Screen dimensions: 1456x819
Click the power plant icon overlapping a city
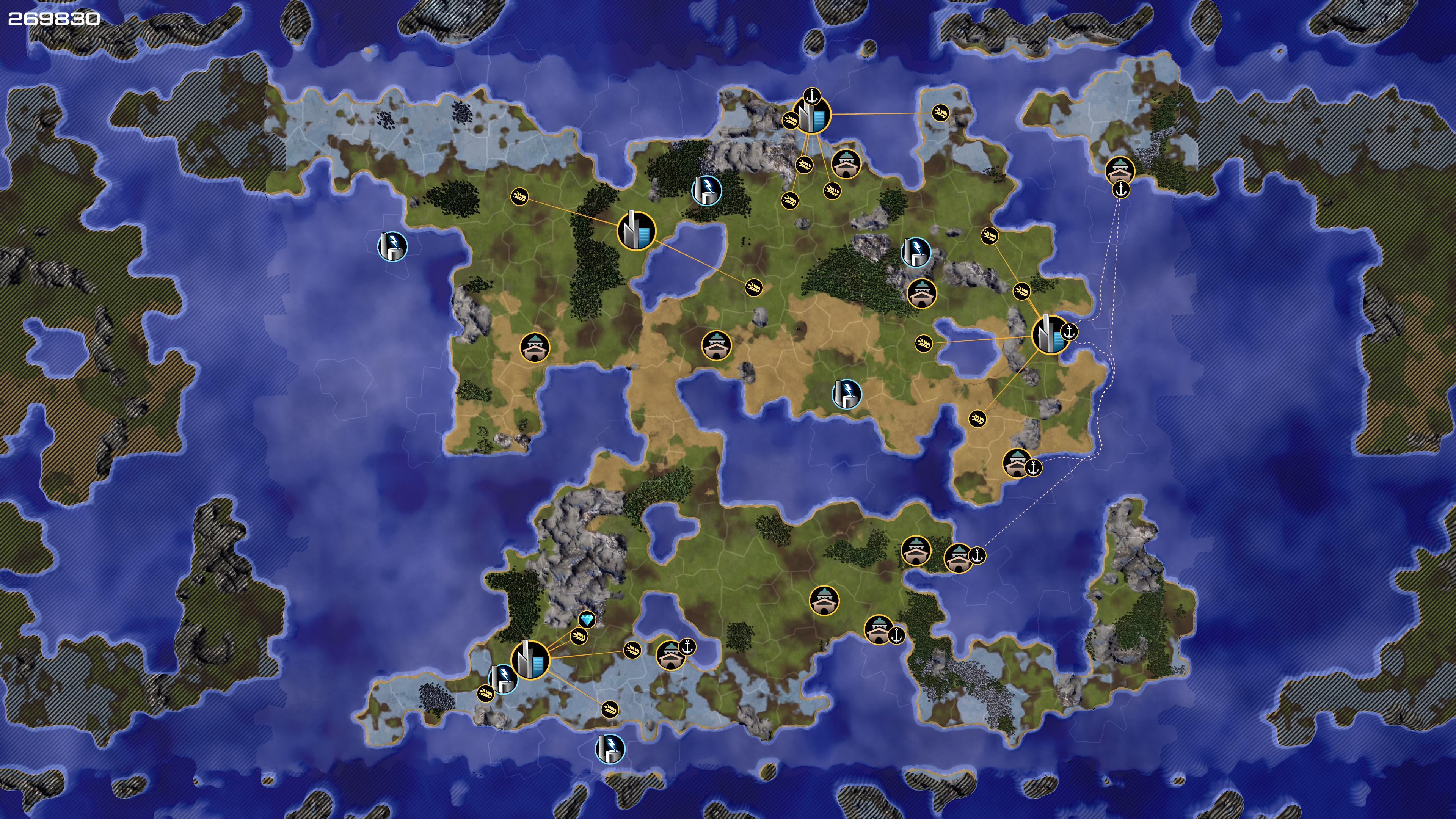[x=502, y=678]
